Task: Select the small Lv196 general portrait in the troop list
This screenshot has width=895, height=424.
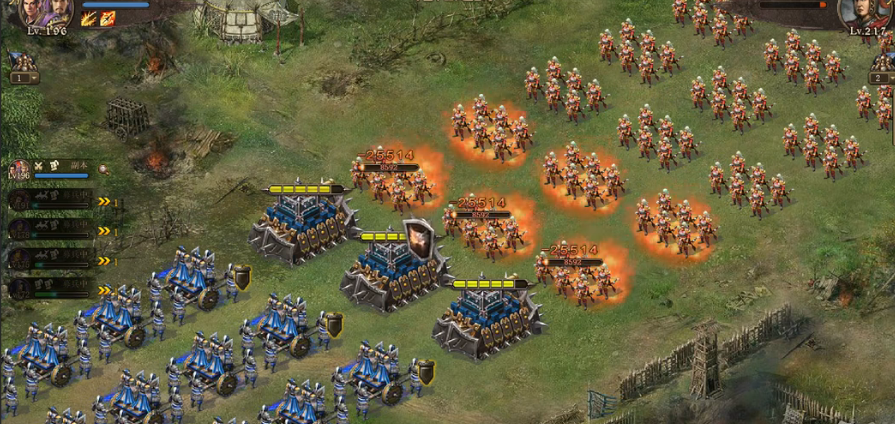Action: click(x=20, y=169)
